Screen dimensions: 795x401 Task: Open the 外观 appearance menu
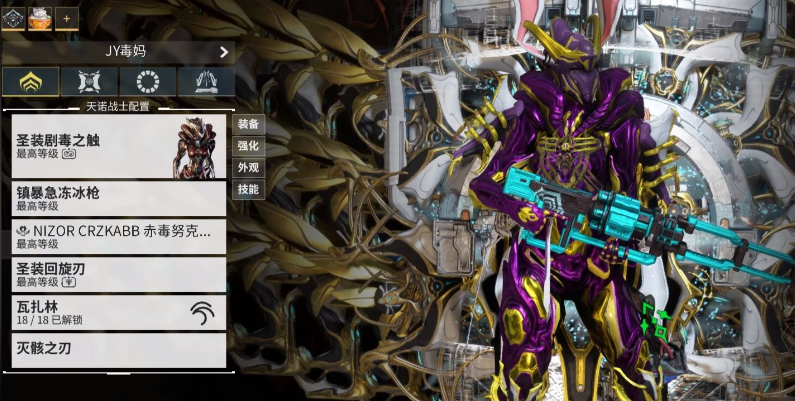click(248, 168)
